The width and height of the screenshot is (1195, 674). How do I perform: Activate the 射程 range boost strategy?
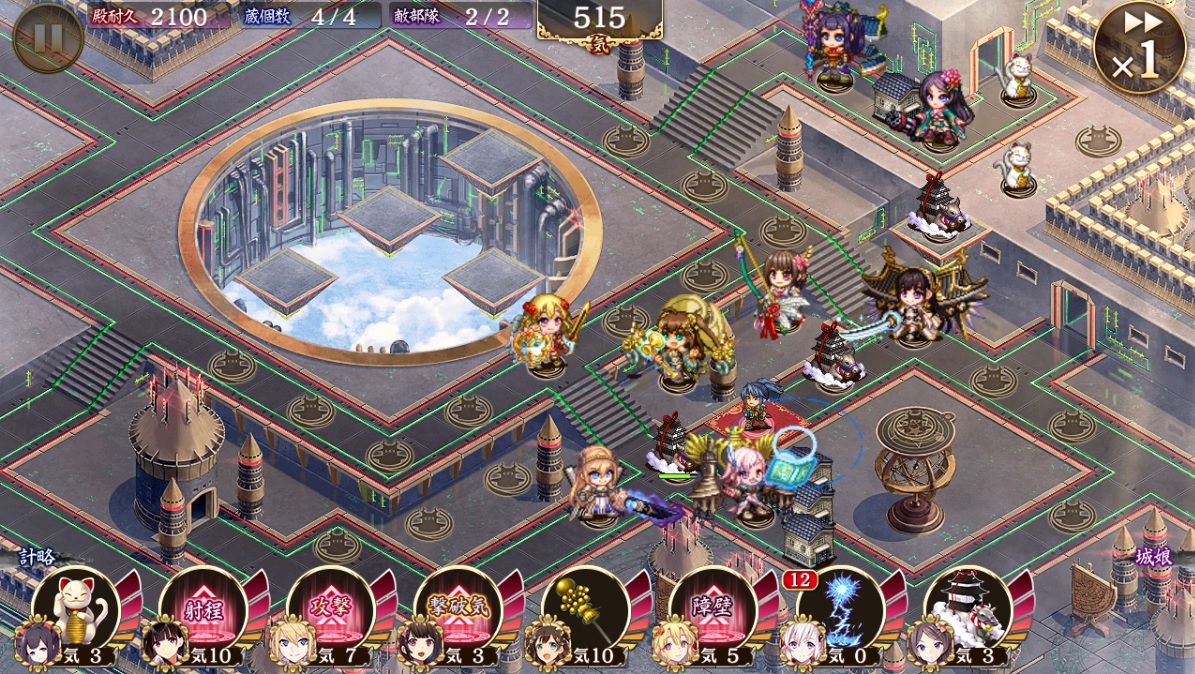(x=203, y=609)
